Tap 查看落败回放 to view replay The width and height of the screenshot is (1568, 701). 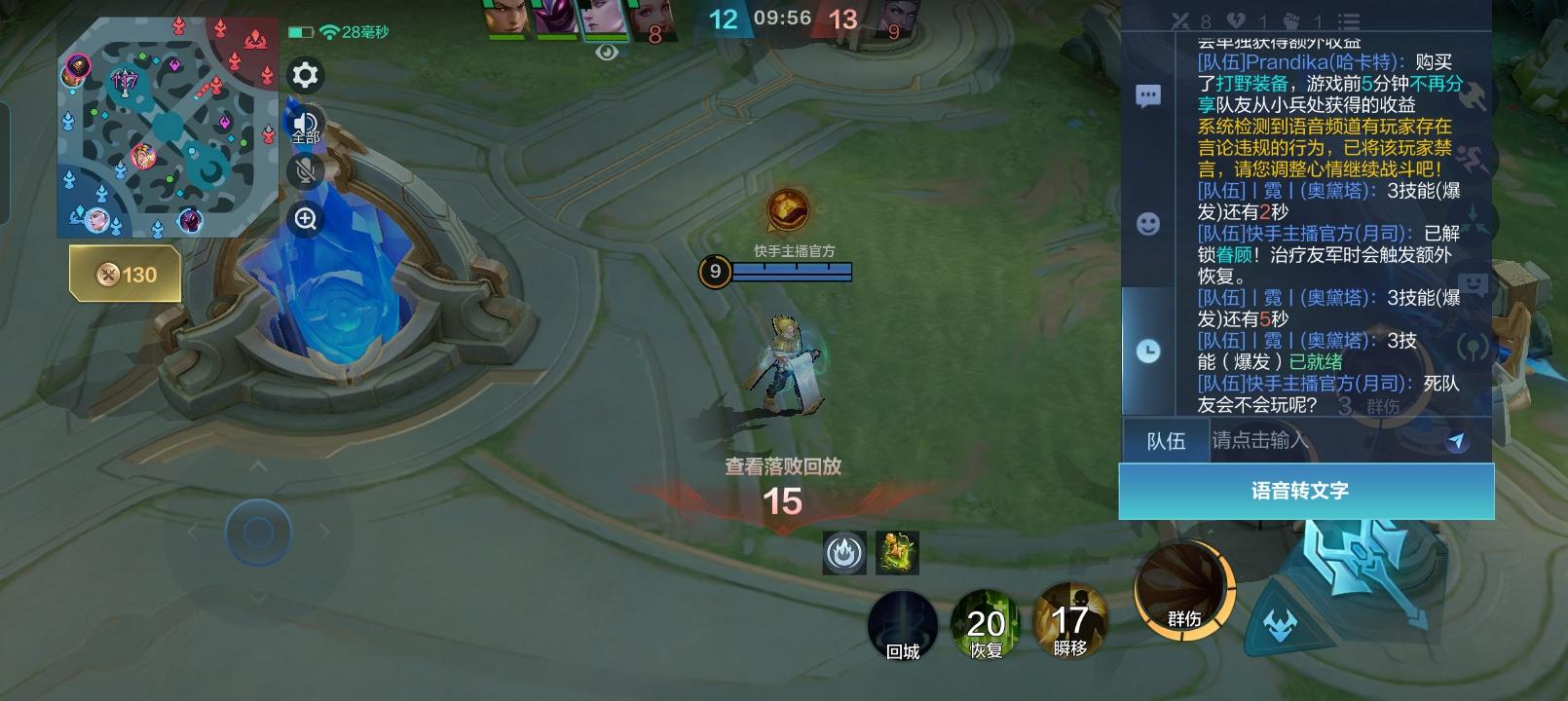(x=782, y=466)
